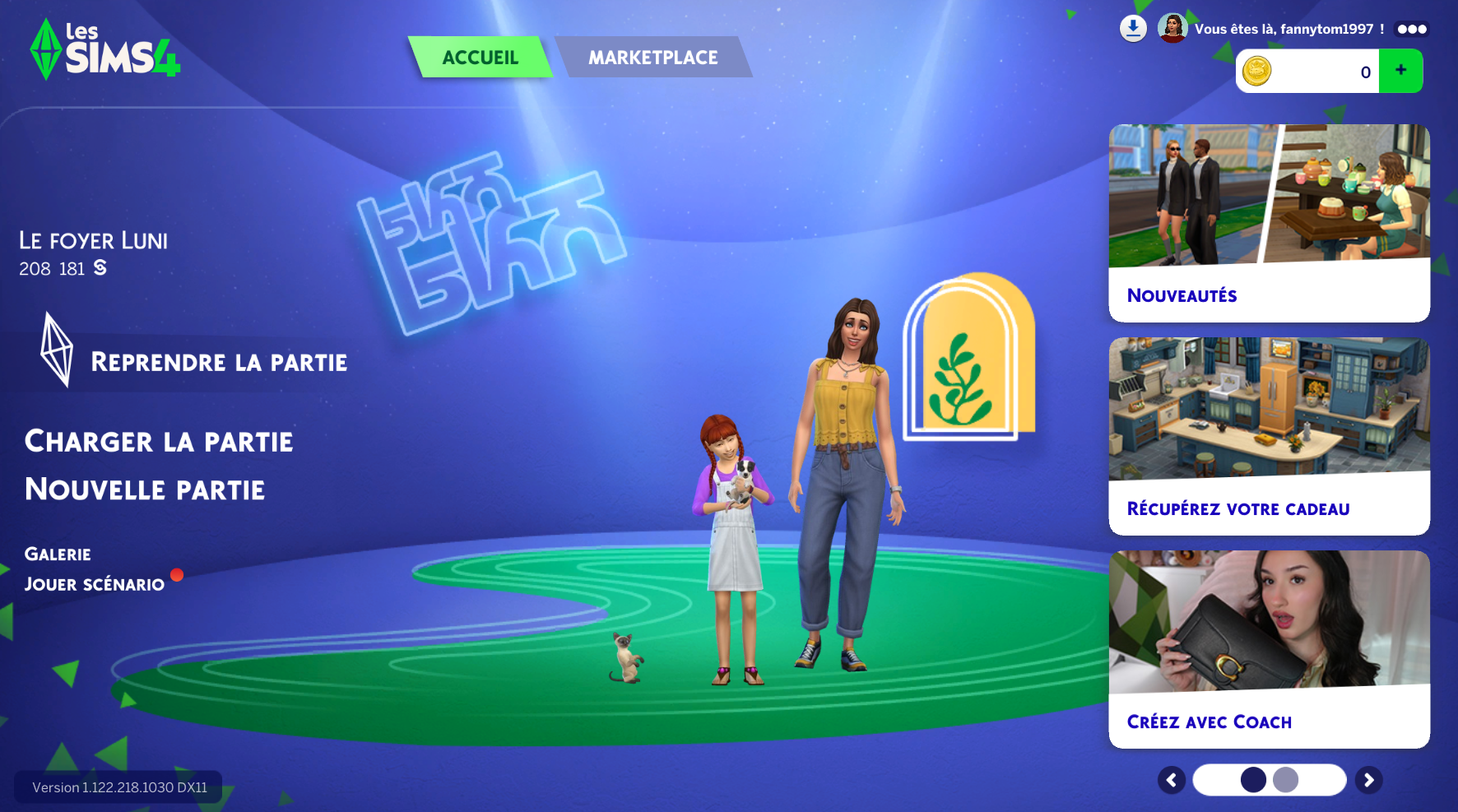Click the download arrow icon
1458x812 pixels.
(1133, 29)
